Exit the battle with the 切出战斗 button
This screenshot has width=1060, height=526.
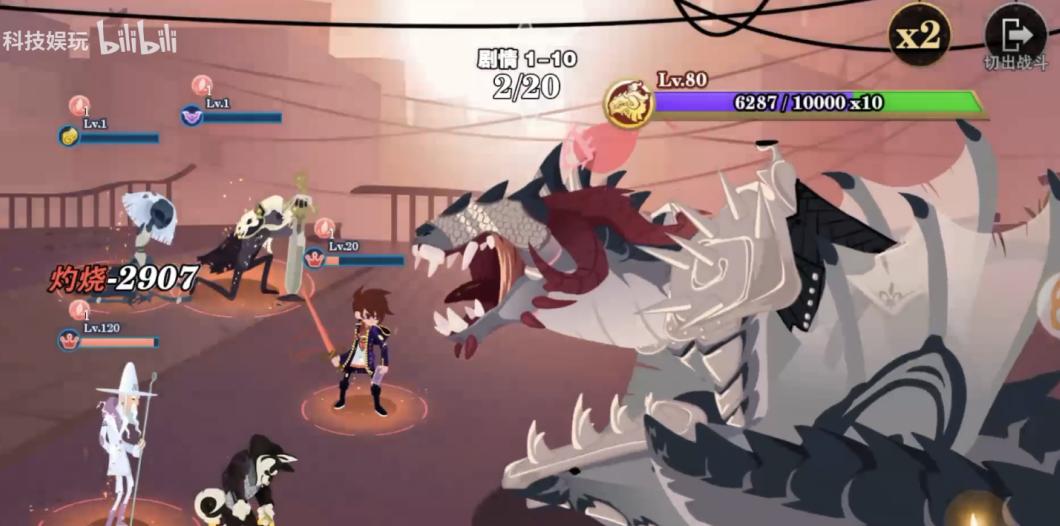pos(1014,37)
